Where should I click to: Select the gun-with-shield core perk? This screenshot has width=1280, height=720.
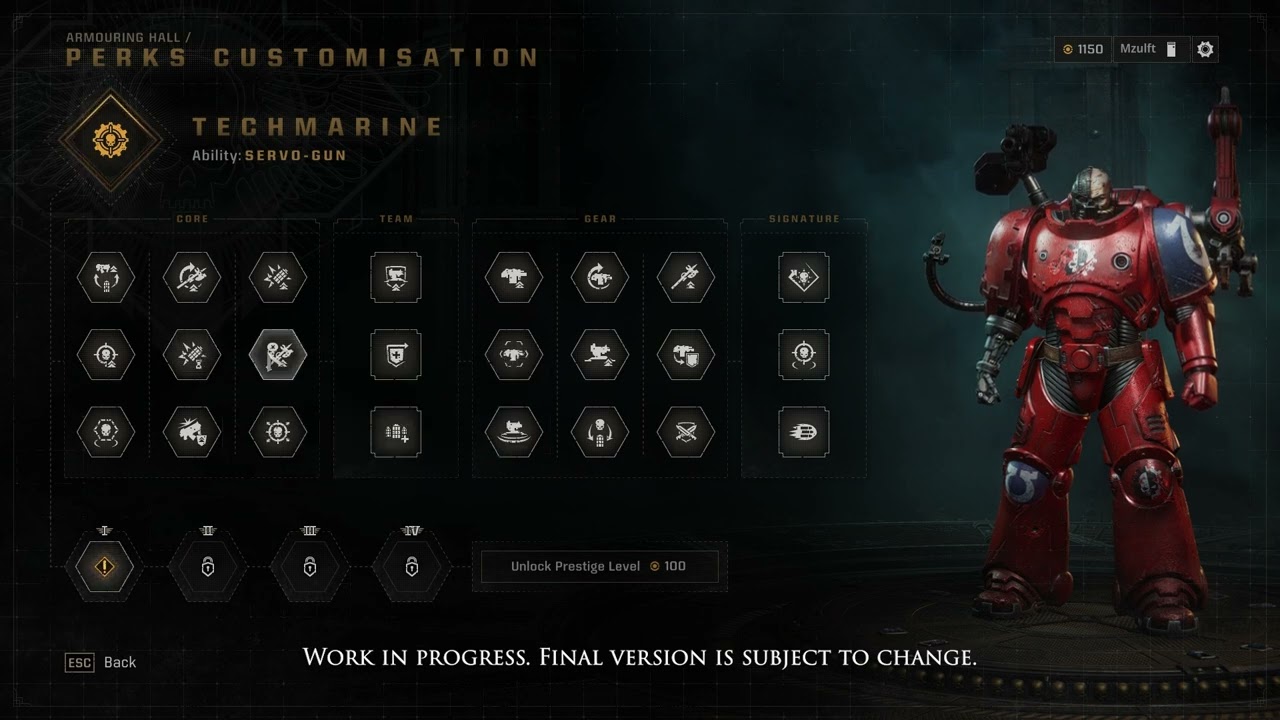[x=192, y=432]
